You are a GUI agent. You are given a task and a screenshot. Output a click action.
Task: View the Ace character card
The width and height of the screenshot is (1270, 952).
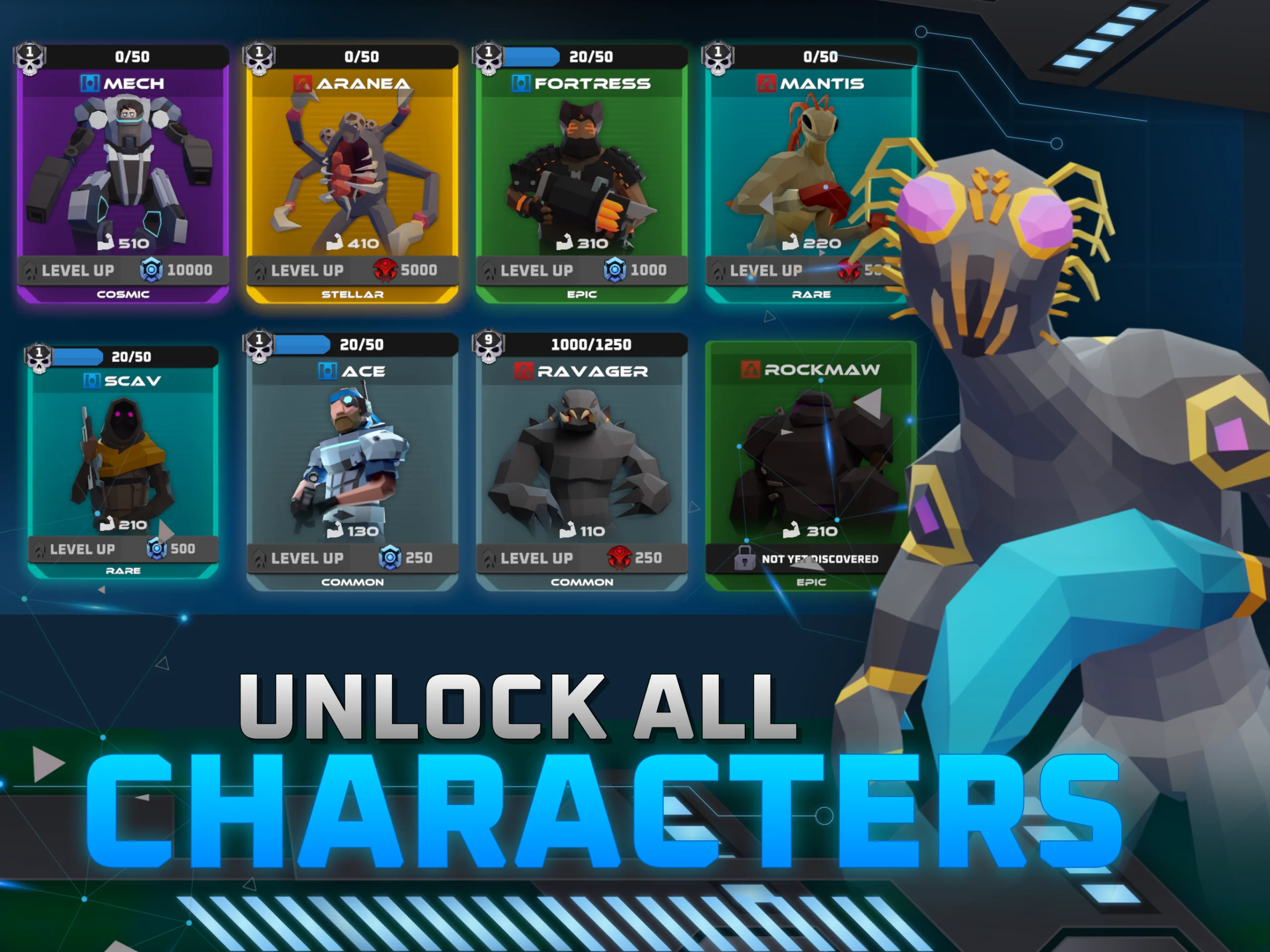[x=352, y=453]
